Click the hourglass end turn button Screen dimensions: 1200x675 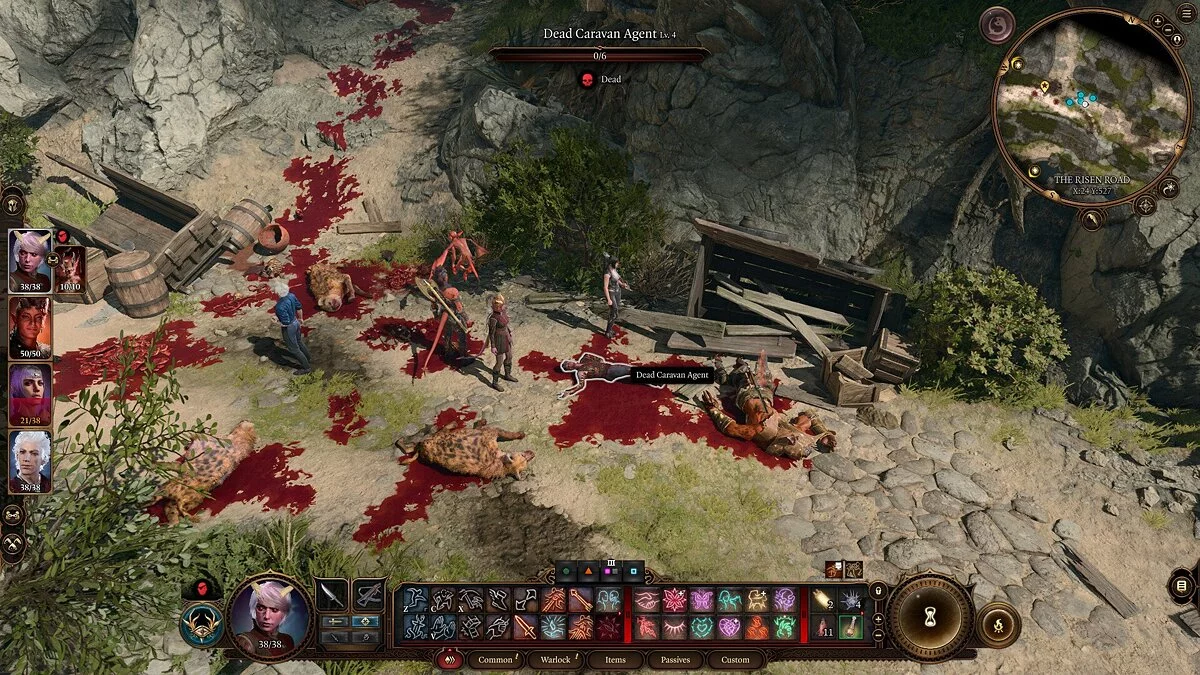pos(930,617)
